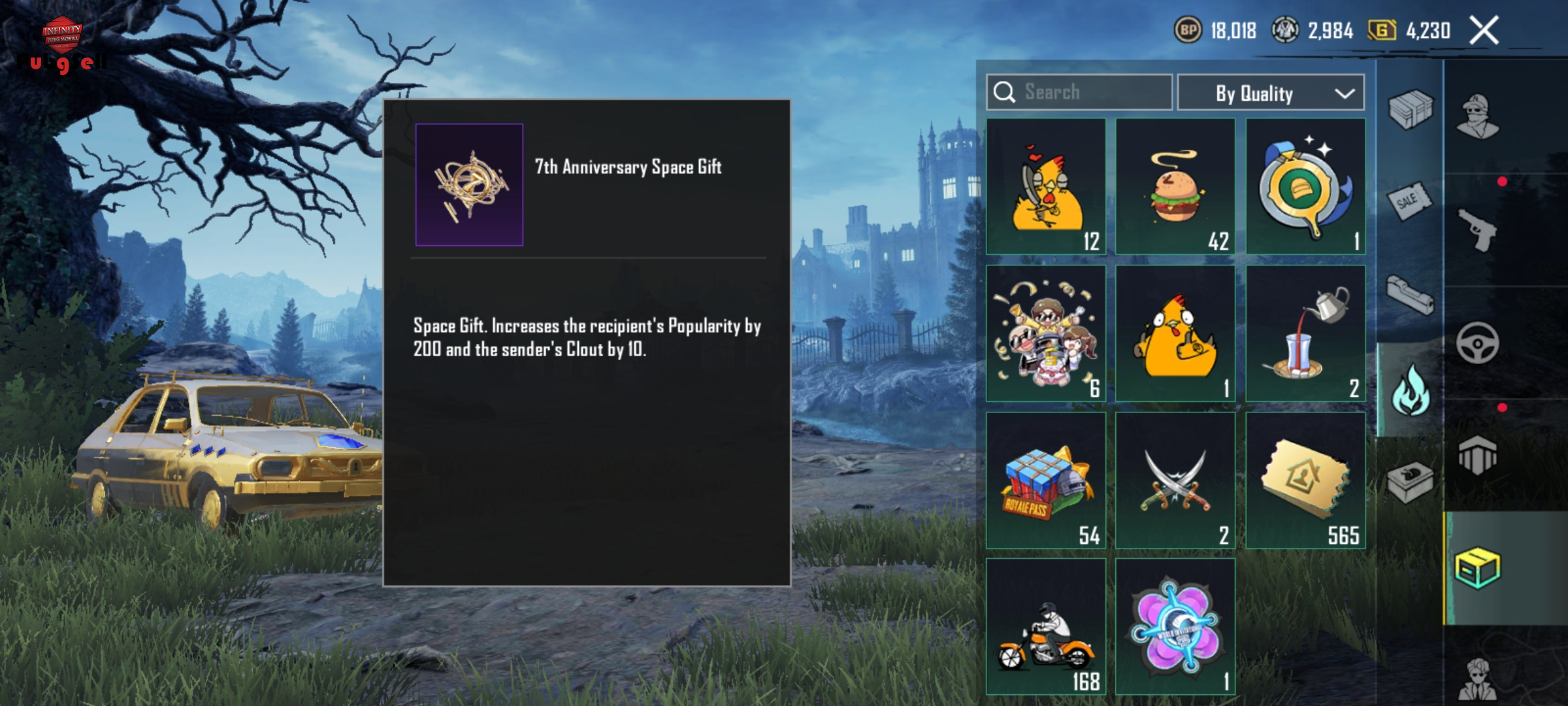Select the motorcycle rider item
The width and height of the screenshot is (1568, 706).
tap(1046, 626)
